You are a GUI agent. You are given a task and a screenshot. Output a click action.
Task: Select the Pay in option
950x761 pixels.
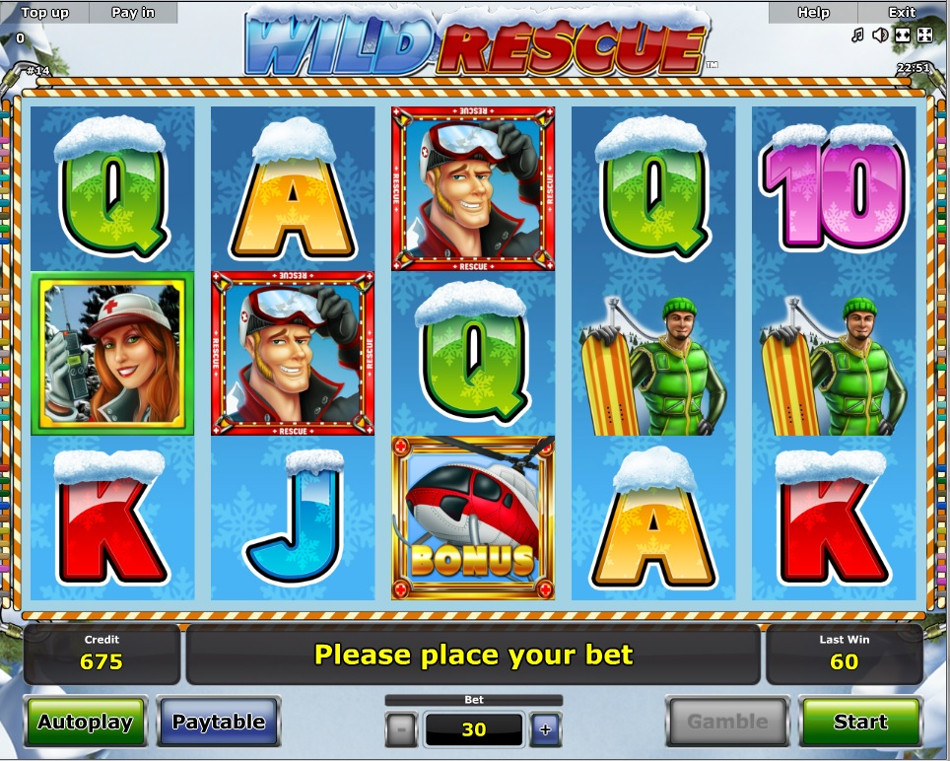coord(133,13)
